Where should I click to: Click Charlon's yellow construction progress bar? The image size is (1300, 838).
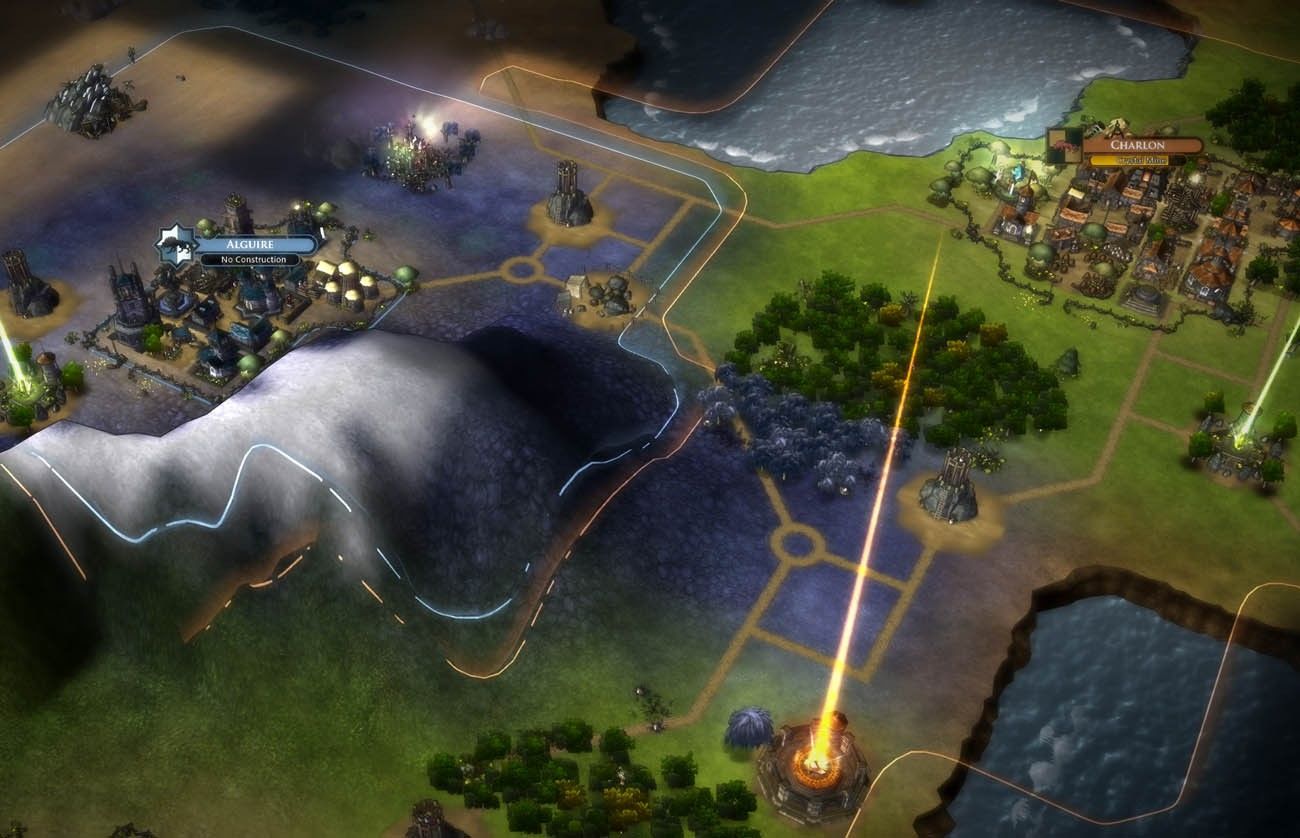(1140, 160)
